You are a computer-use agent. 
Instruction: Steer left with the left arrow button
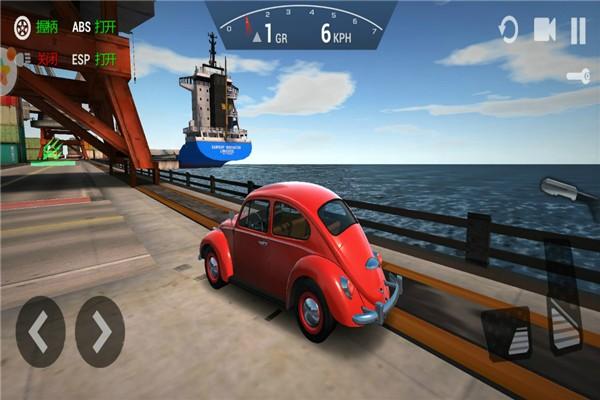40,331
